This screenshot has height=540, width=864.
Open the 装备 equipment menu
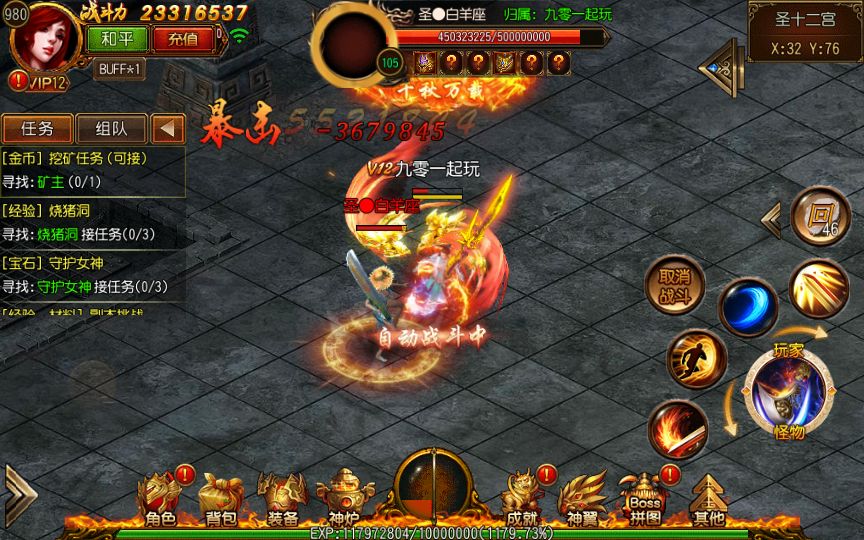(282, 498)
